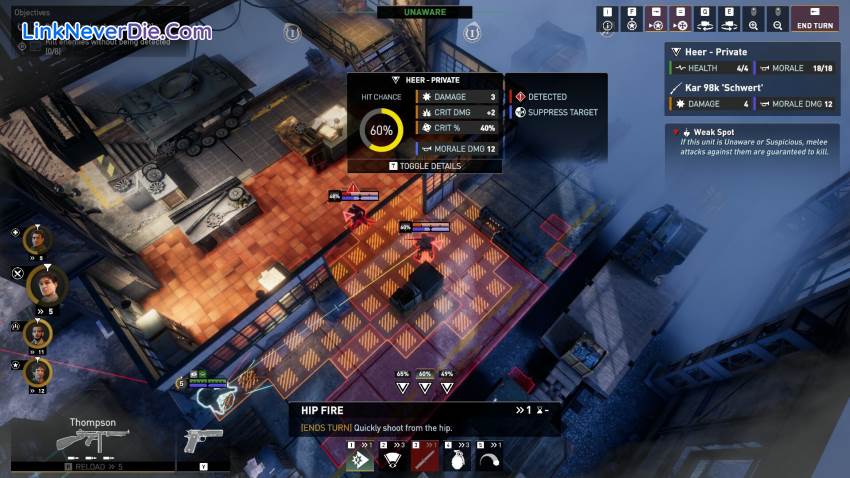850x478 pixels.
Task: Activate the overwatch cone ability
Action: click(392, 458)
